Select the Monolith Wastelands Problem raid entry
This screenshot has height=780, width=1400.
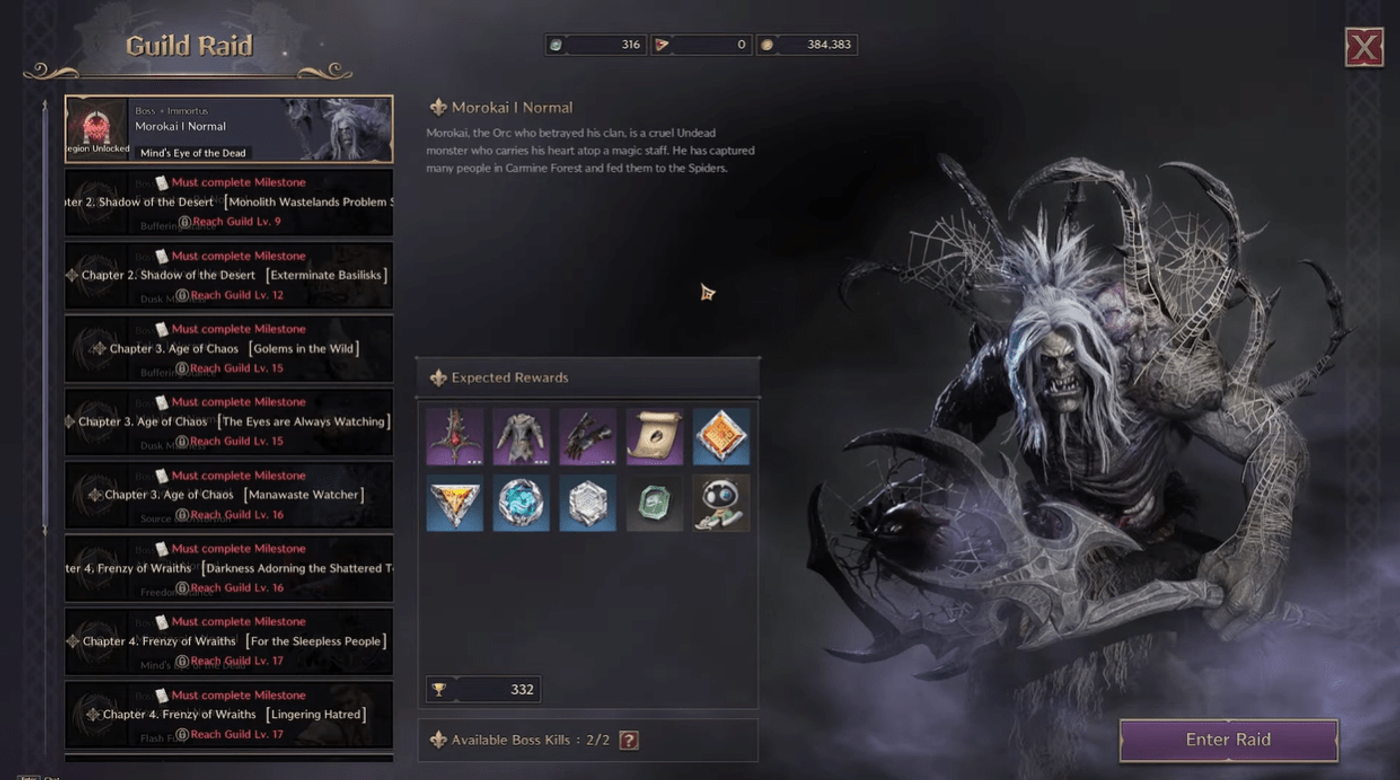pos(229,202)
